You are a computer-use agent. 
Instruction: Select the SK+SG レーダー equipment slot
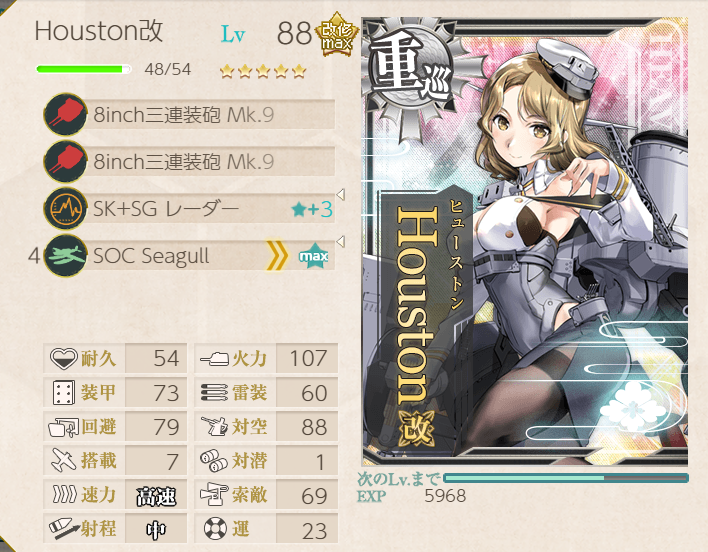[x=190, y=208]
